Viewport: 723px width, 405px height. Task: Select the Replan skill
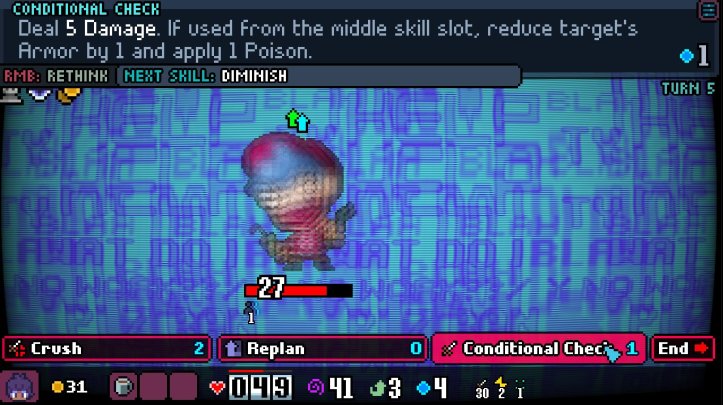[x=323, y=348]
